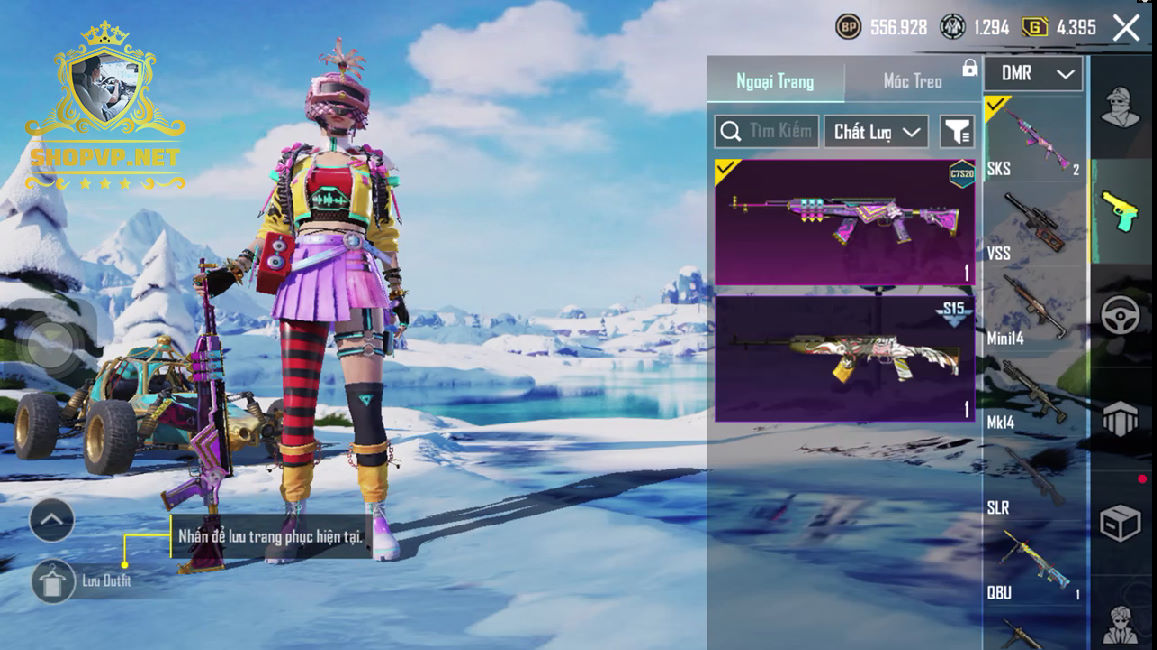Open the crate box category
This screenshot has height=650, width=1157.
(x=1121, y=523)
